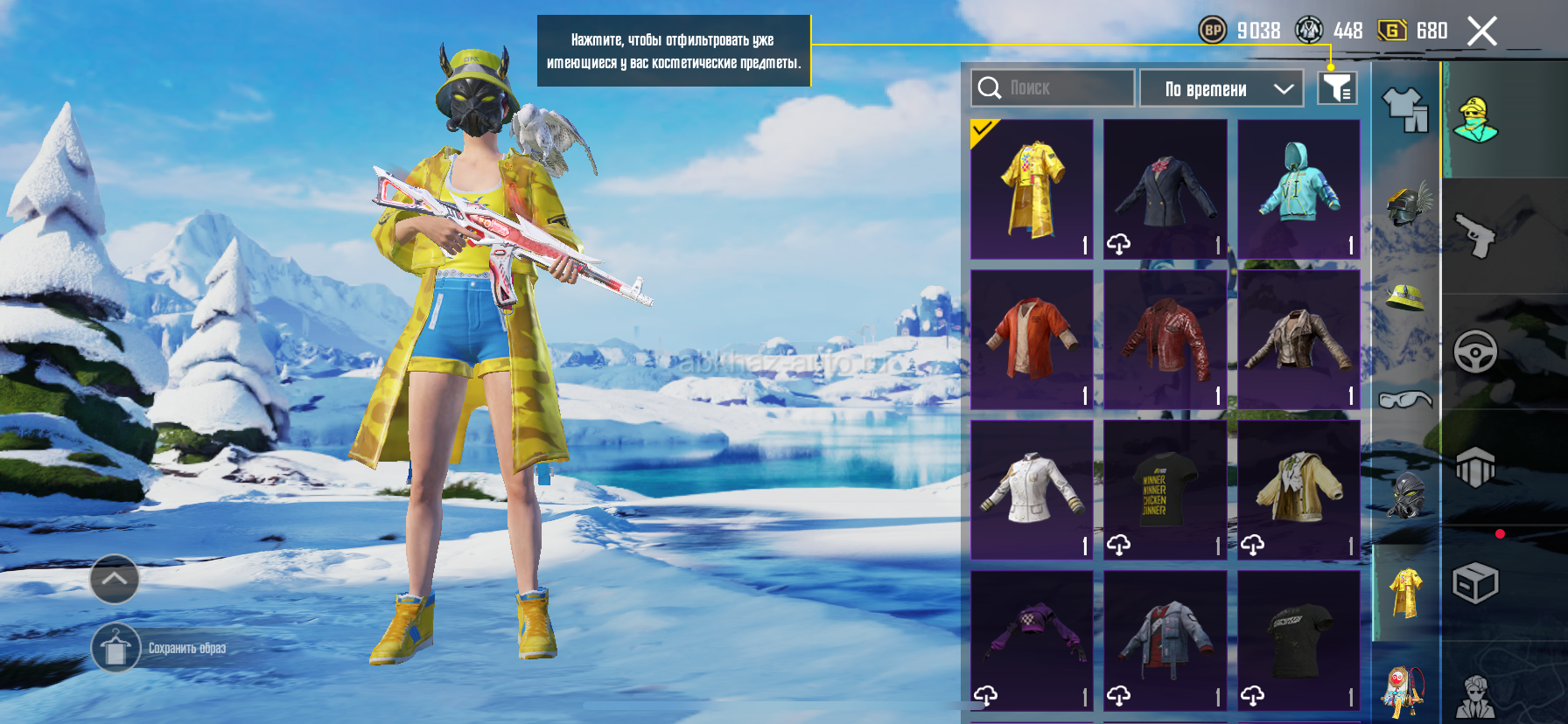Pick the orange open shirt item
The image size is (1568, 724).
[1032, 339]
